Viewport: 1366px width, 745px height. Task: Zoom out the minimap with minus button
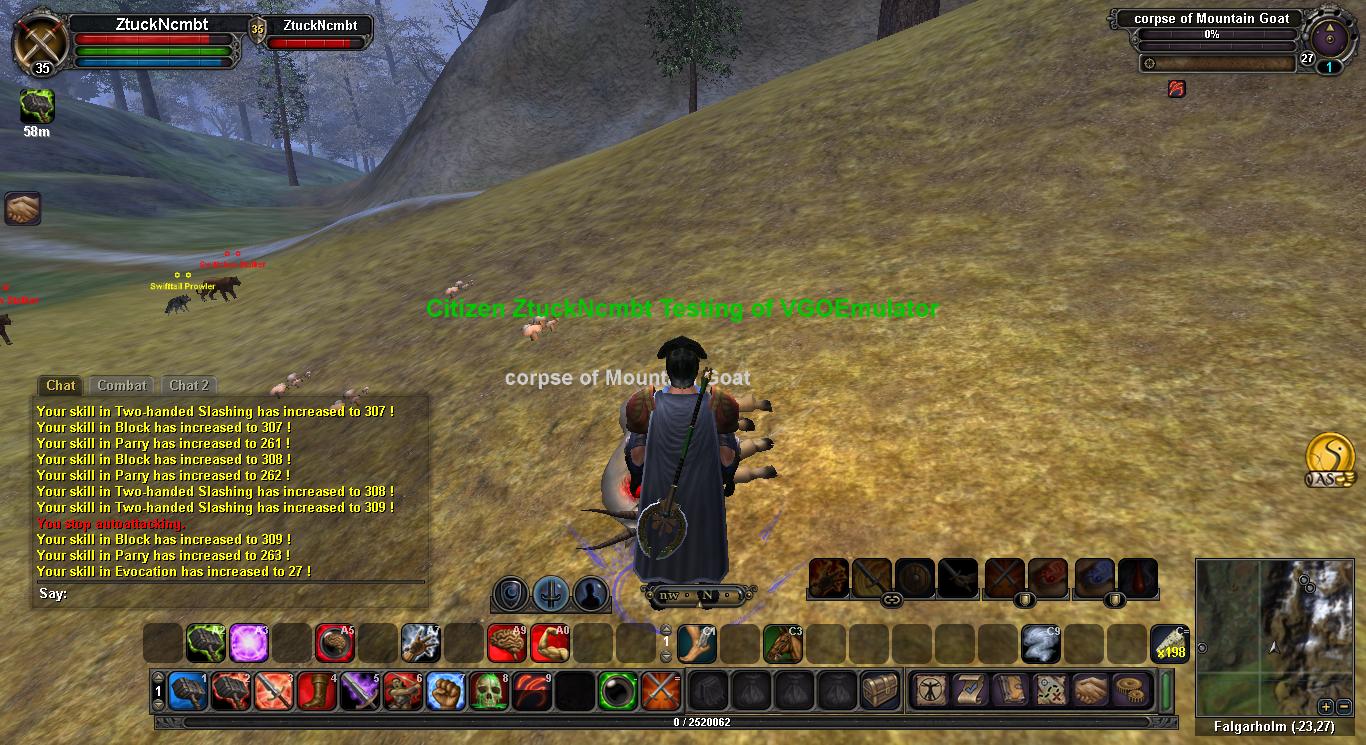pyautogui.click(x=1344, y=706)
